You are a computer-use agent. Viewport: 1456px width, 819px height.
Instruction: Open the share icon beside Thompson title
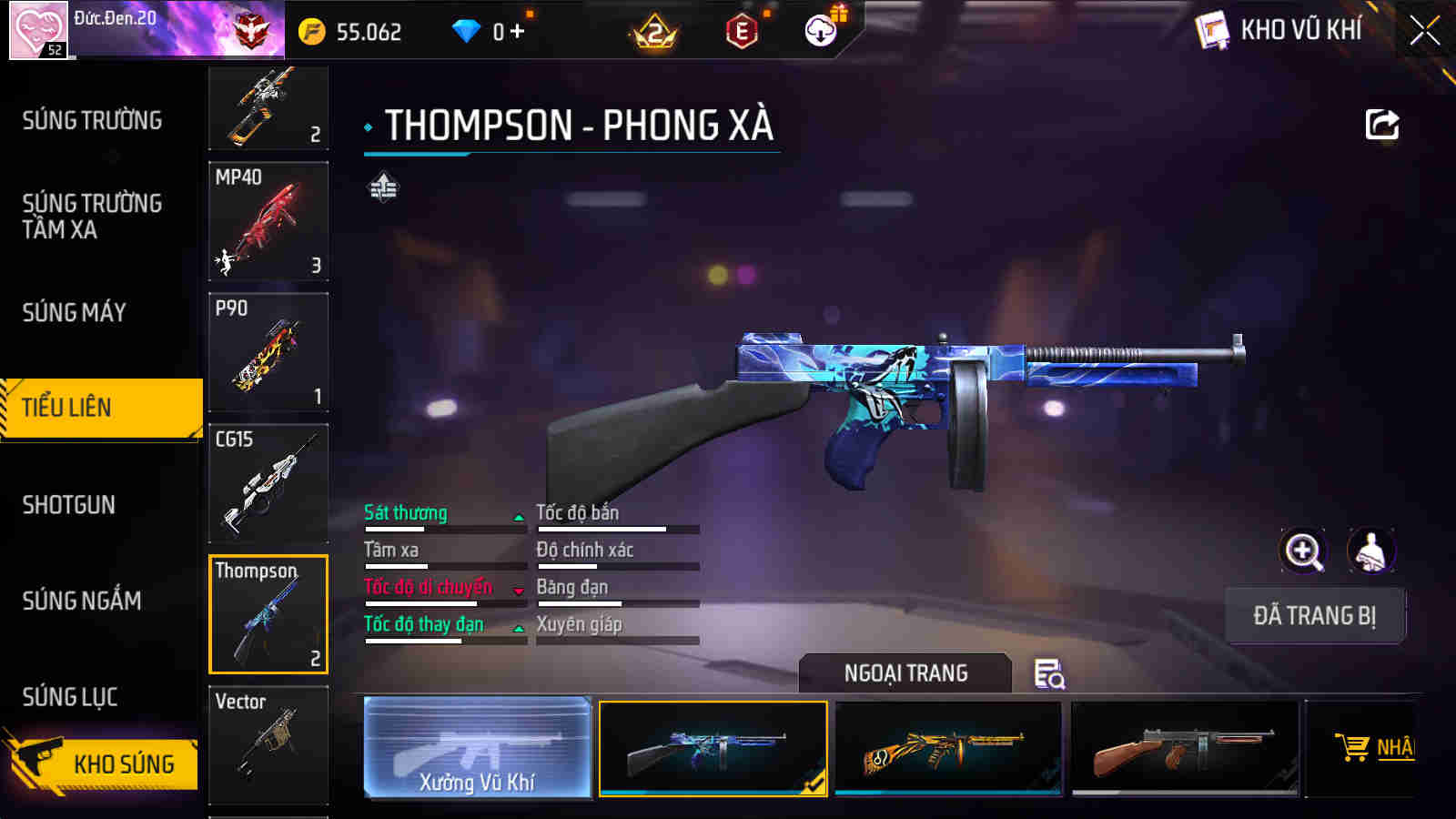coord(1382,125)
